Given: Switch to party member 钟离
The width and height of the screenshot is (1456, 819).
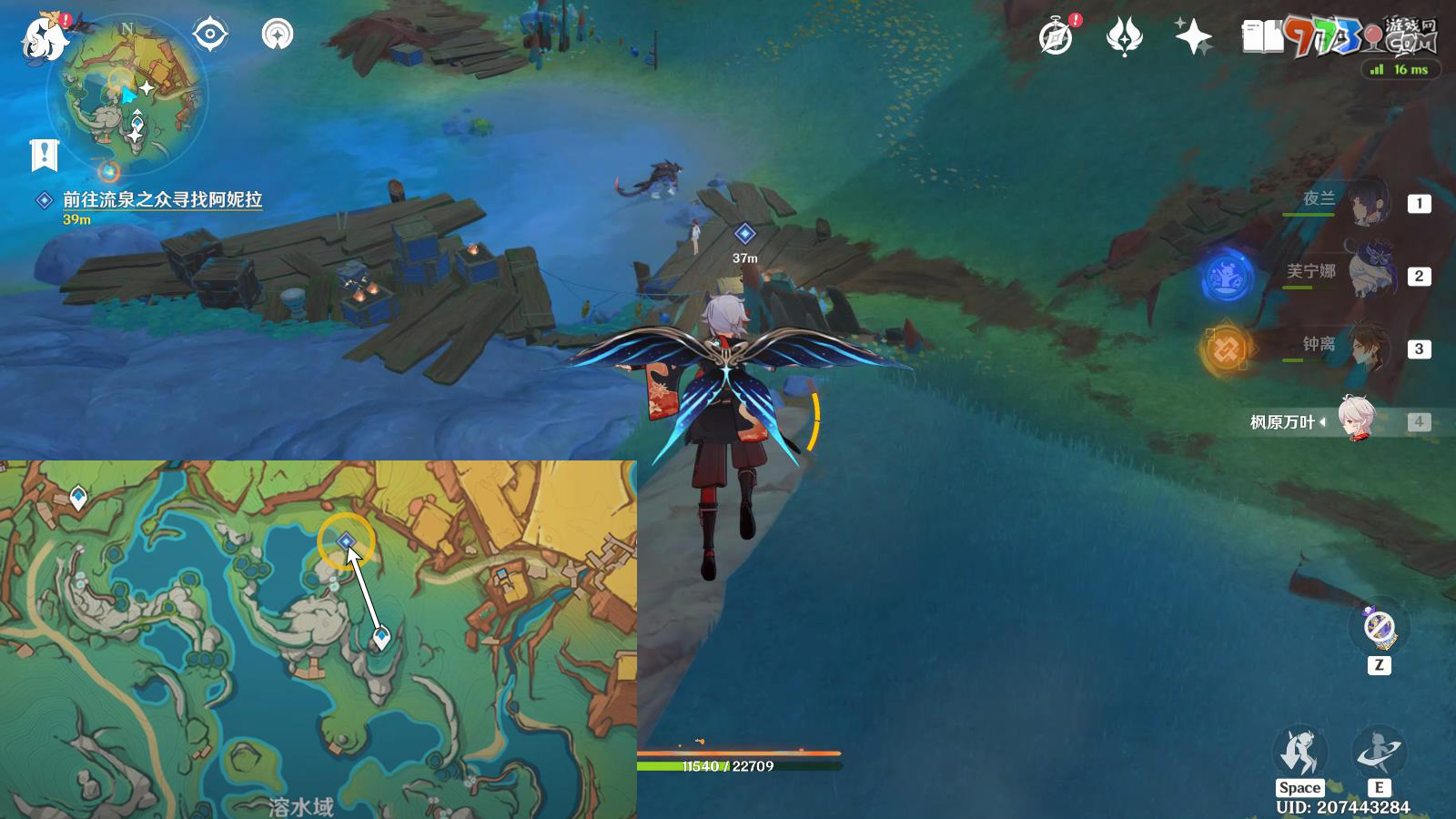Looking at the screenshot, I should pyautogui.click(x=1365, y=347).
